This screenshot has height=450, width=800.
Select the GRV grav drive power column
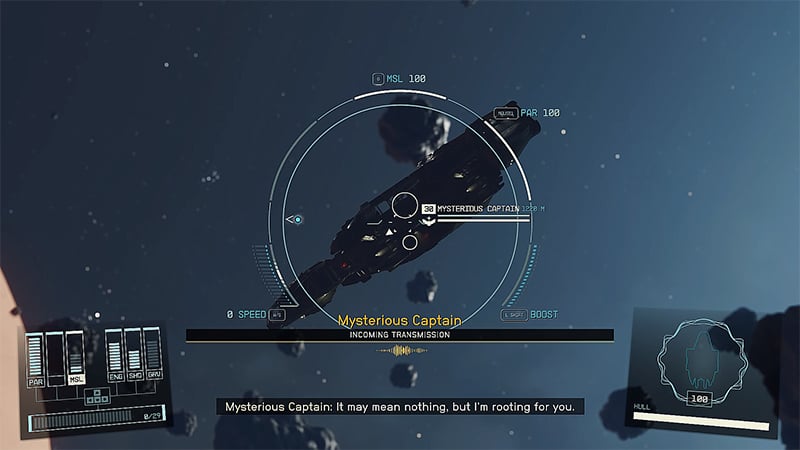coord(152,357)
